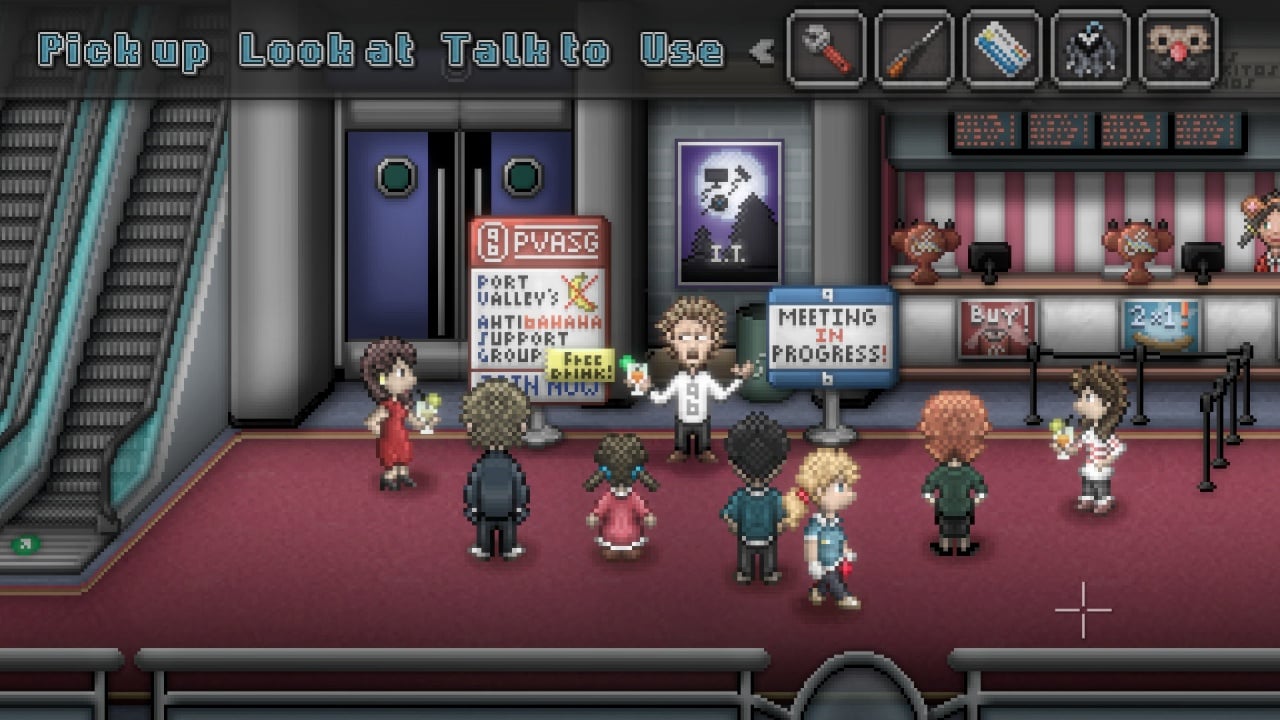Click the inventory left scroll arrow
The height and width of the screenshot is (720, 1280).
coord(762,51)
